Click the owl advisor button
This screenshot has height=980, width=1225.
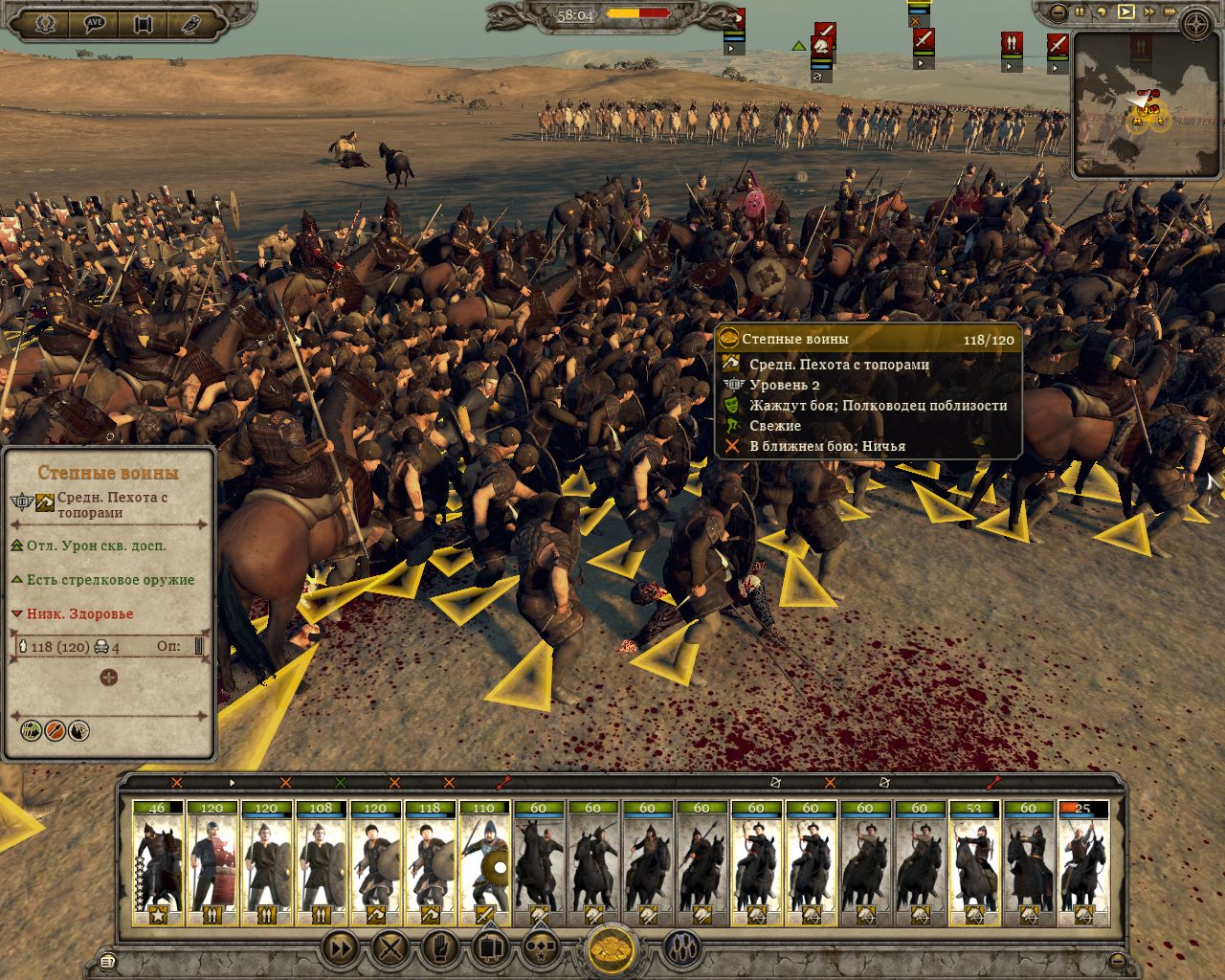coord(193,24)
